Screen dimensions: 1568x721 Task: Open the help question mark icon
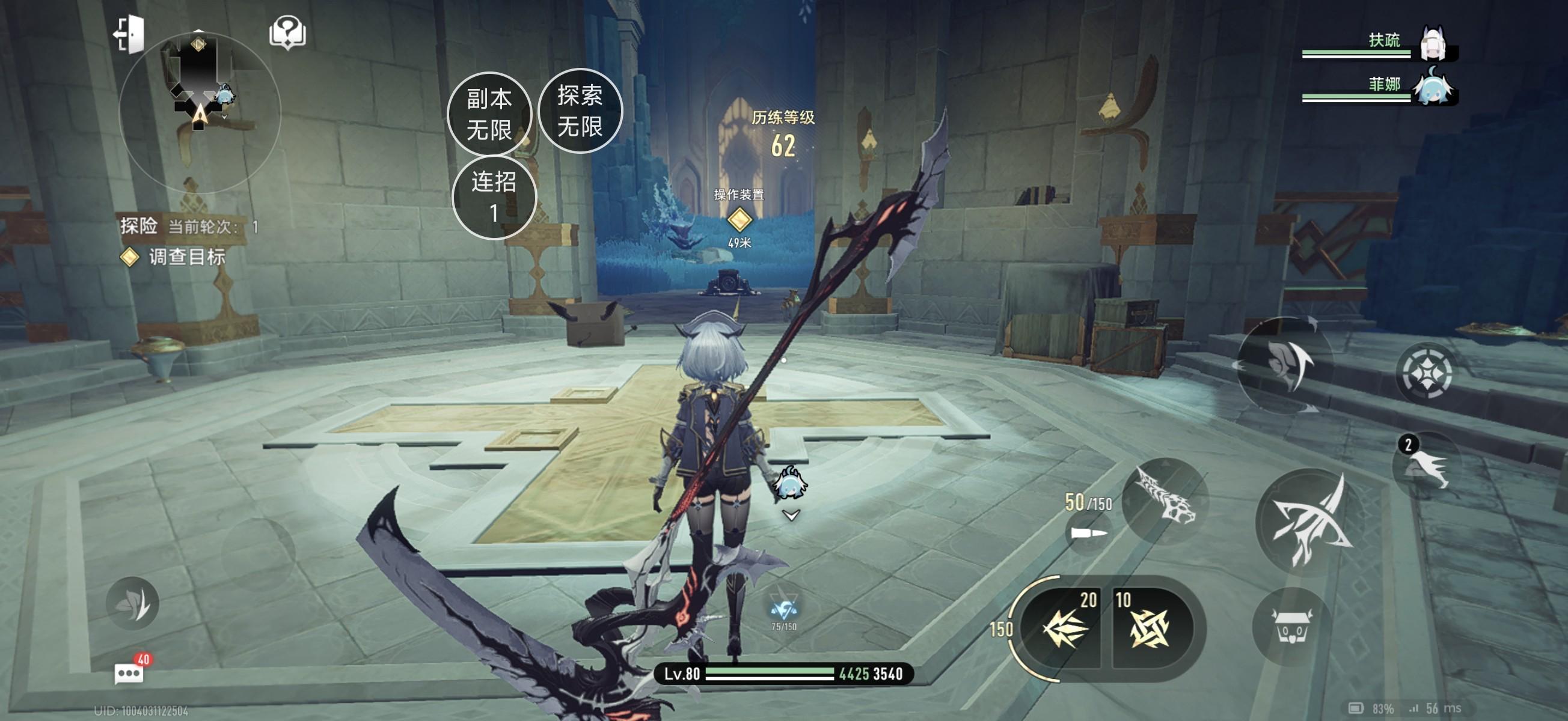[287, 32]
